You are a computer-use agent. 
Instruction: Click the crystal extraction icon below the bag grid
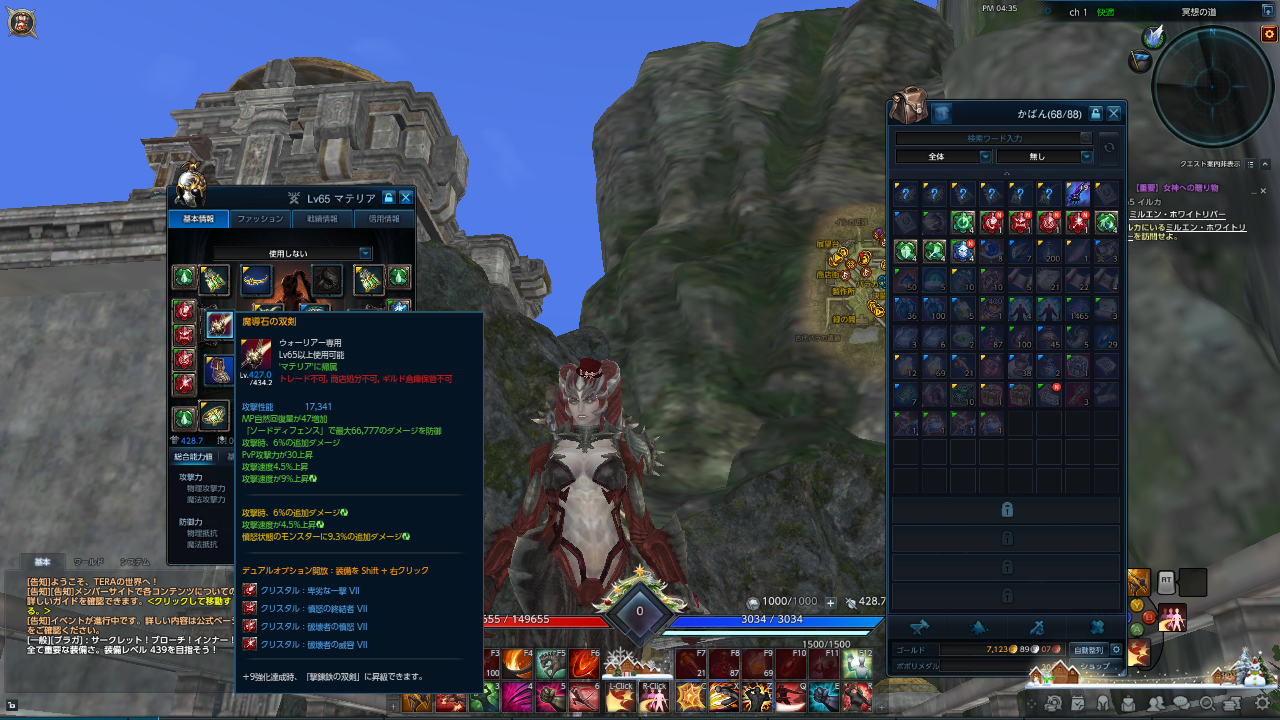tap(978, 628)
